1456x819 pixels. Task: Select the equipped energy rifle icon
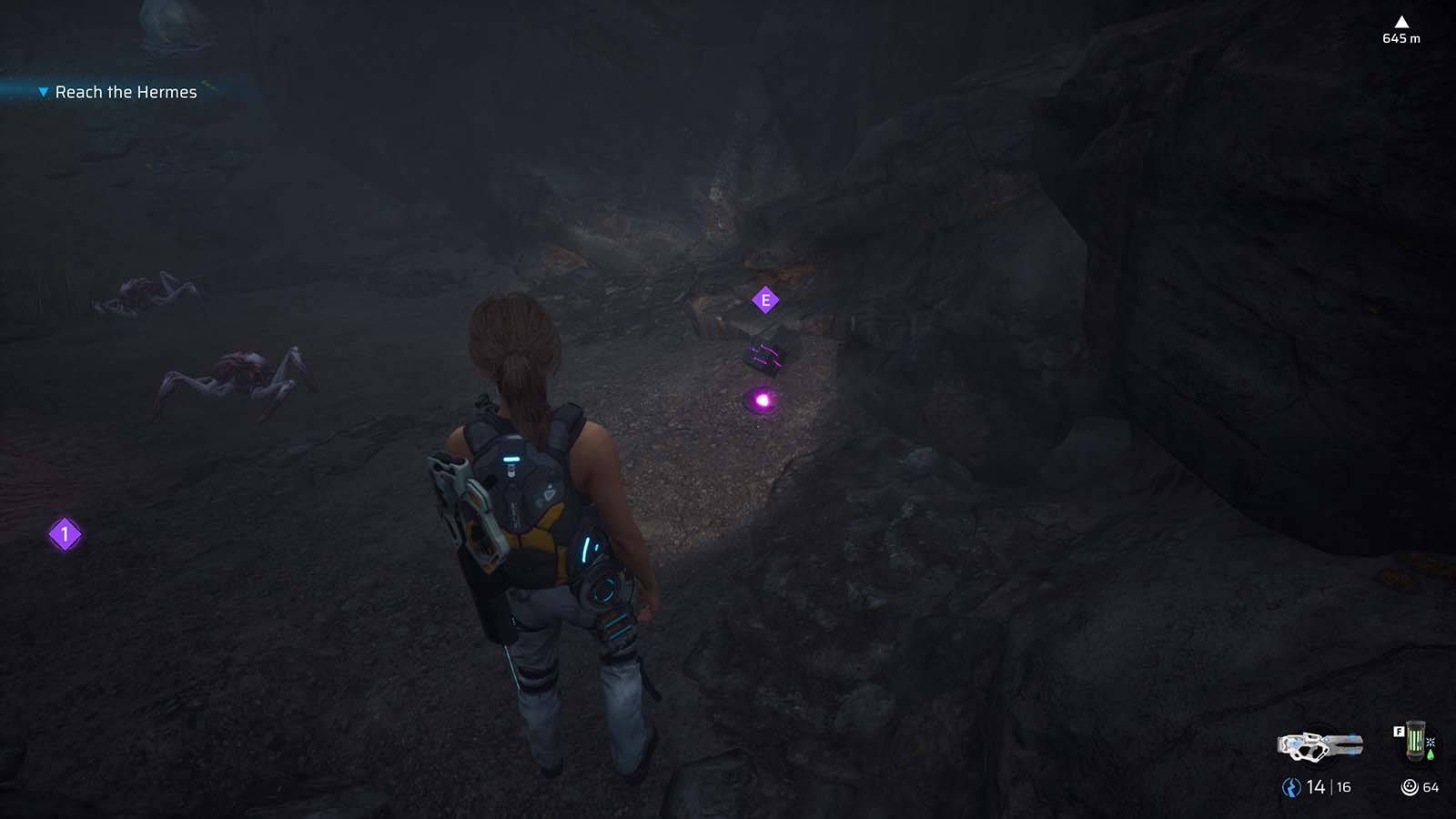1319,748
